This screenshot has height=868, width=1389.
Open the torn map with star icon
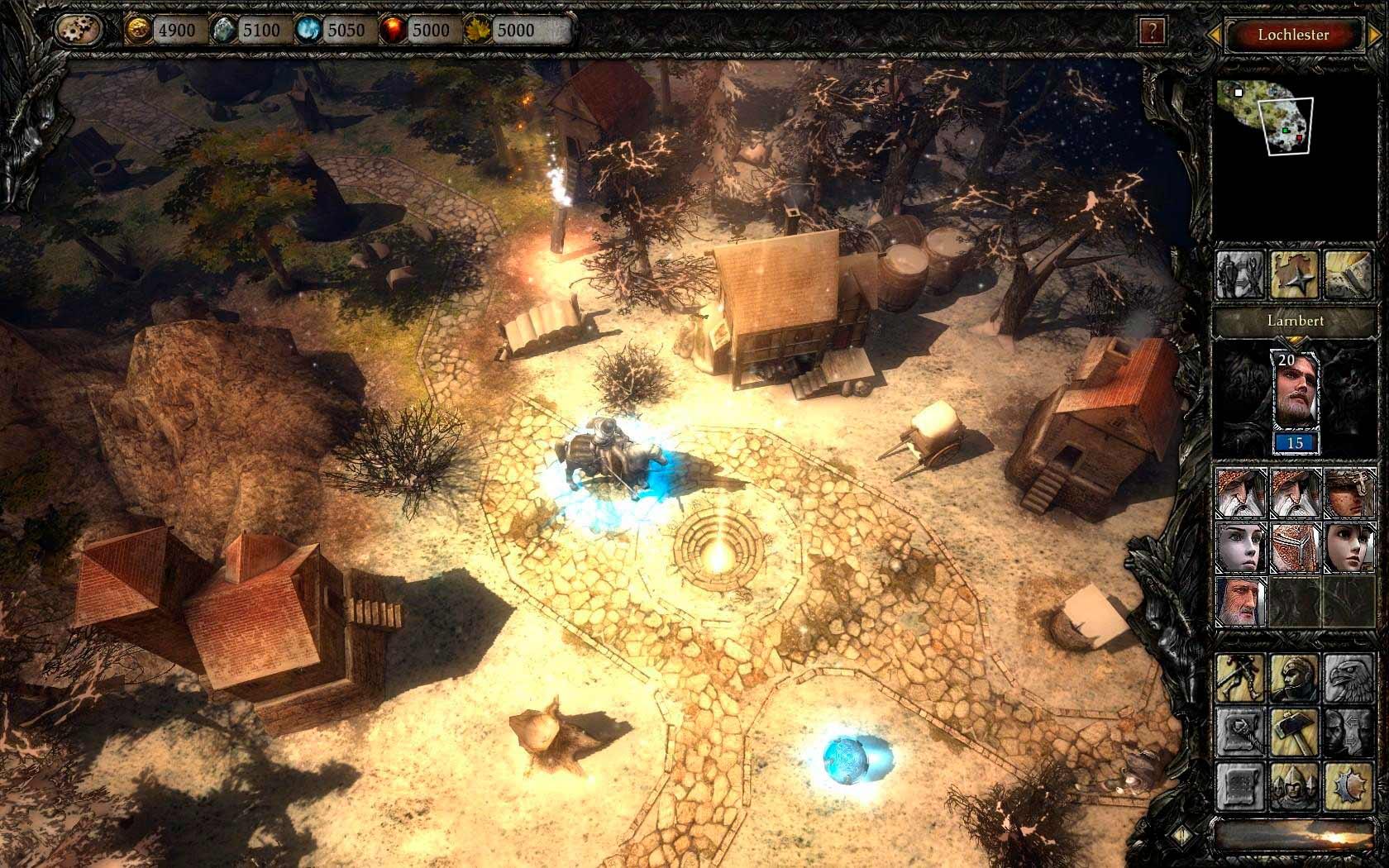pos(1295,275)
